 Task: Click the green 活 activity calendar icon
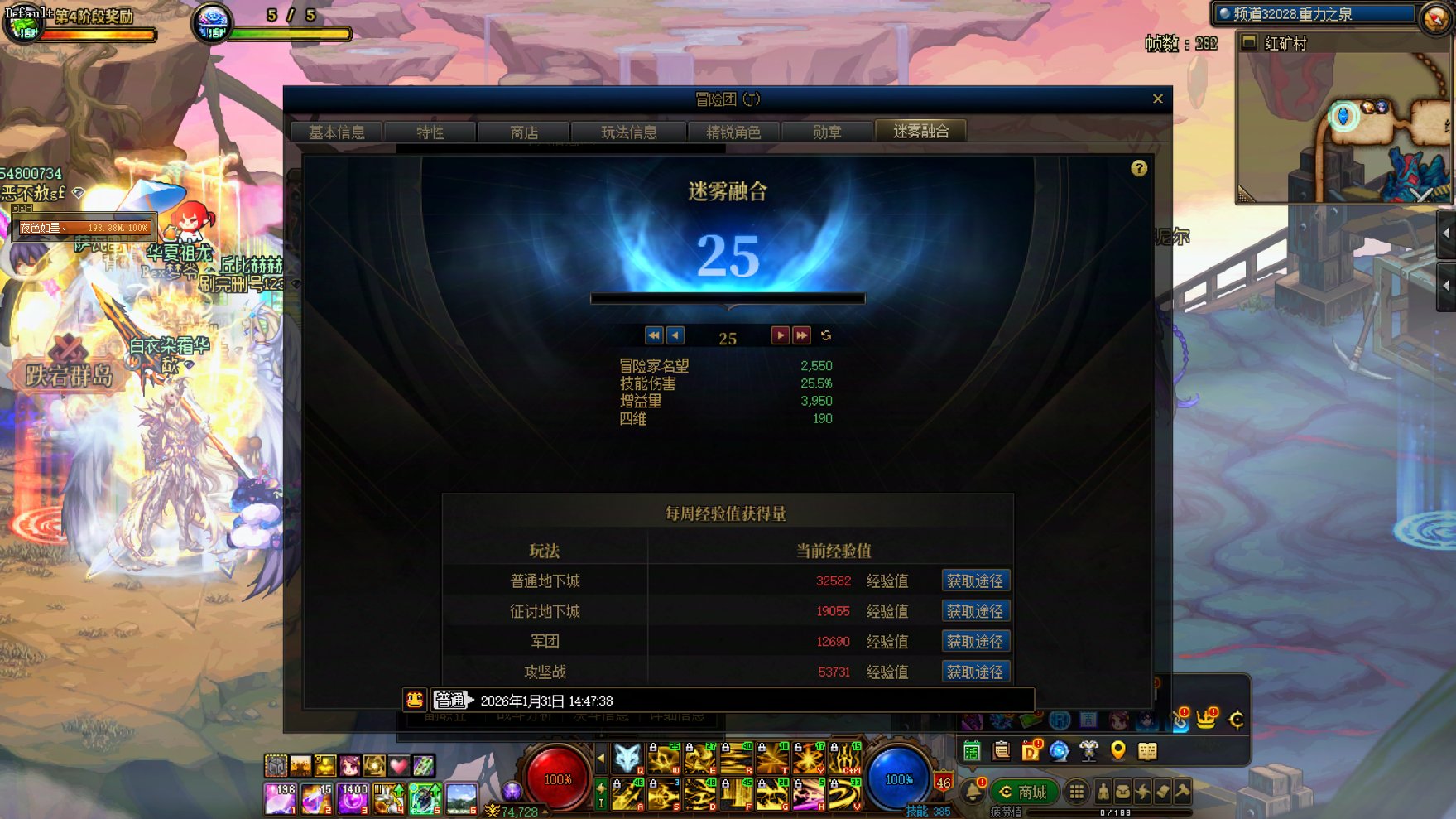coord(972,752)
